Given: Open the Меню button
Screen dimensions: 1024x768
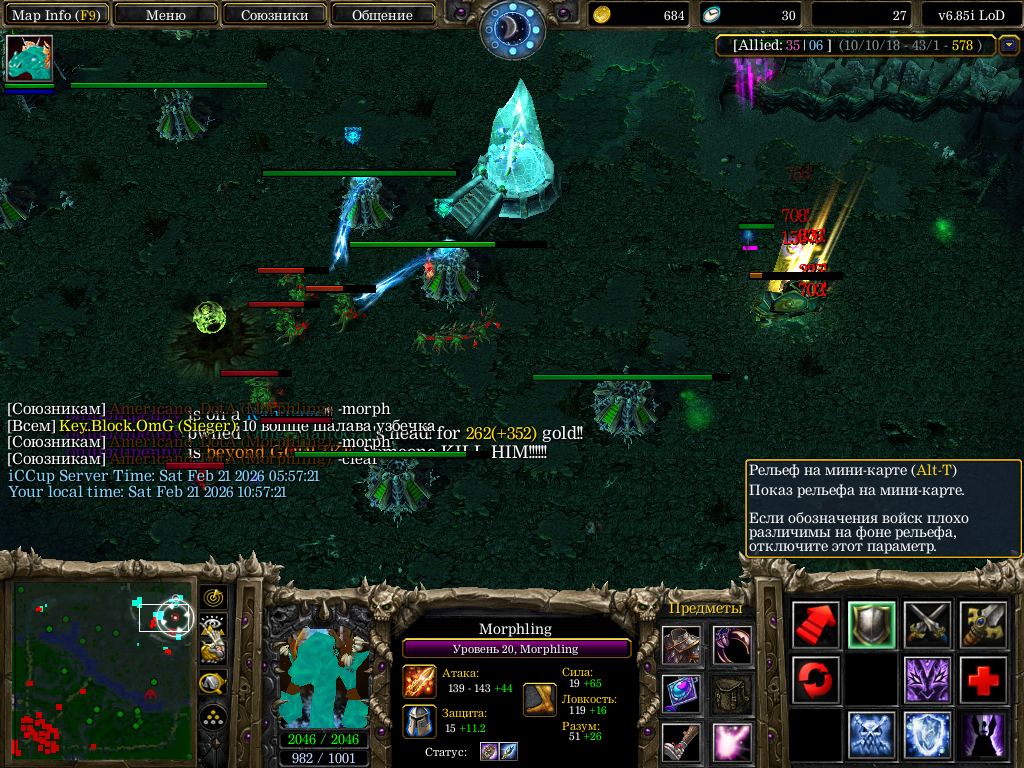Looking at the screenshot, I should point(165,15).
